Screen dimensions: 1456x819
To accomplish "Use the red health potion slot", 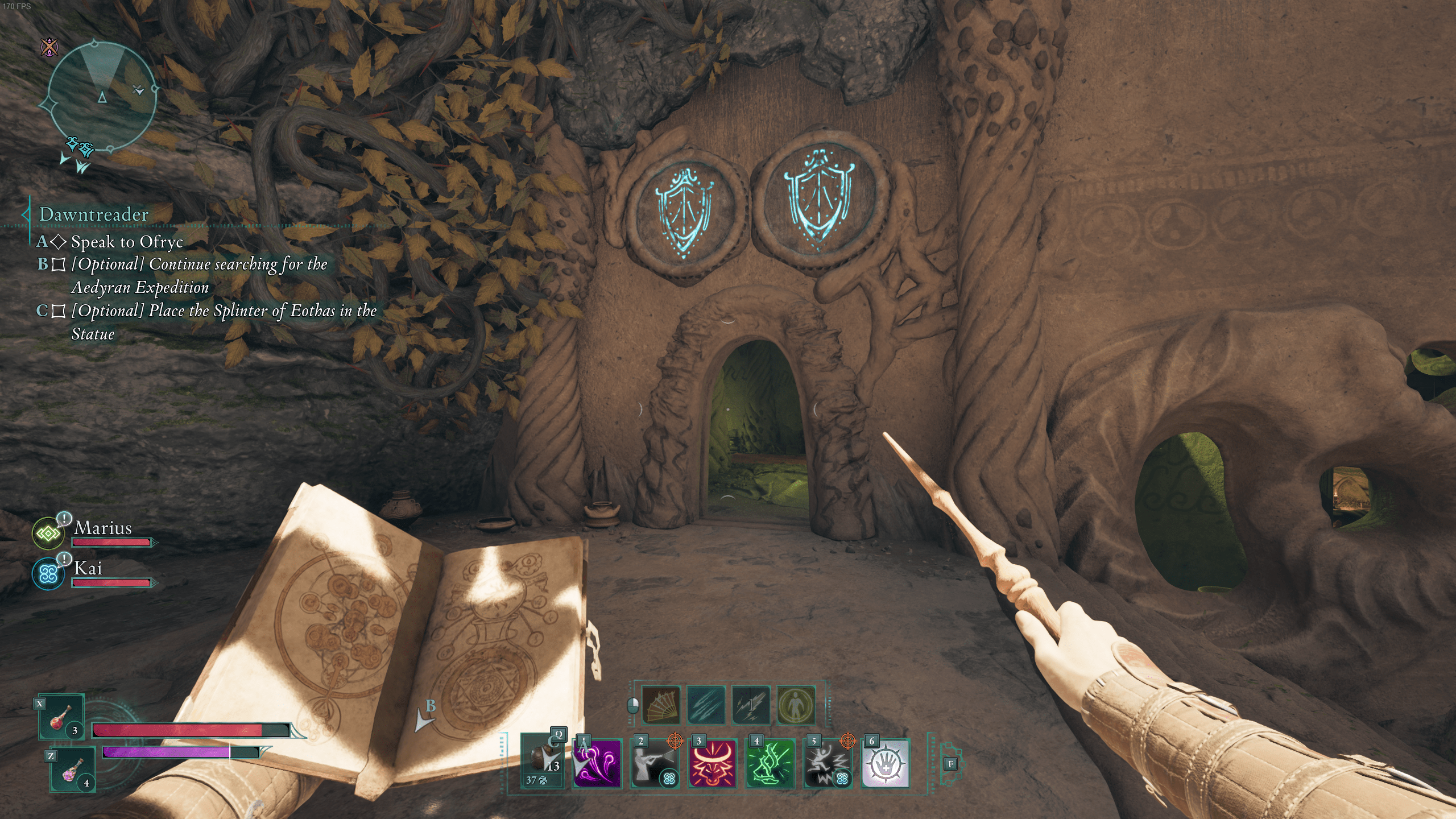I will (x=61, y=718).
